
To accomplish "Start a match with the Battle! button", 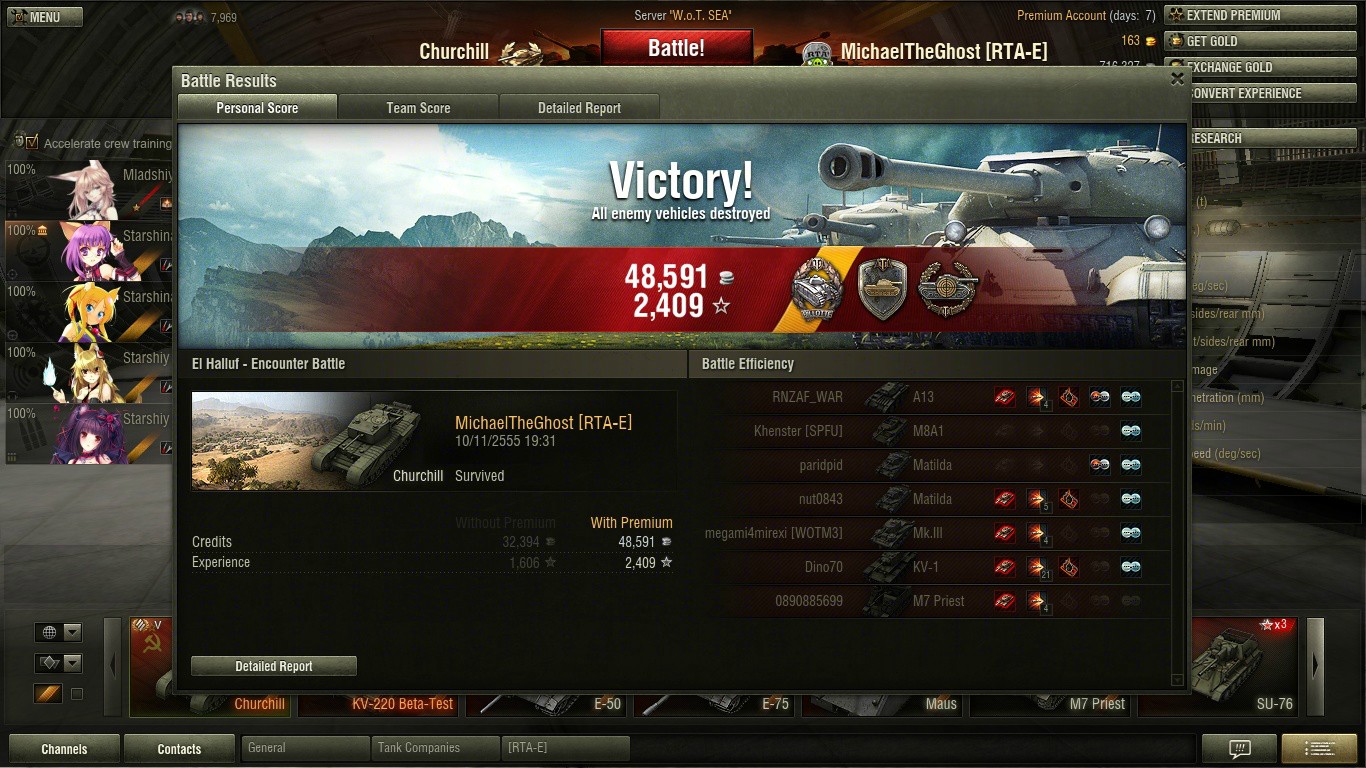I will [676, 48].
